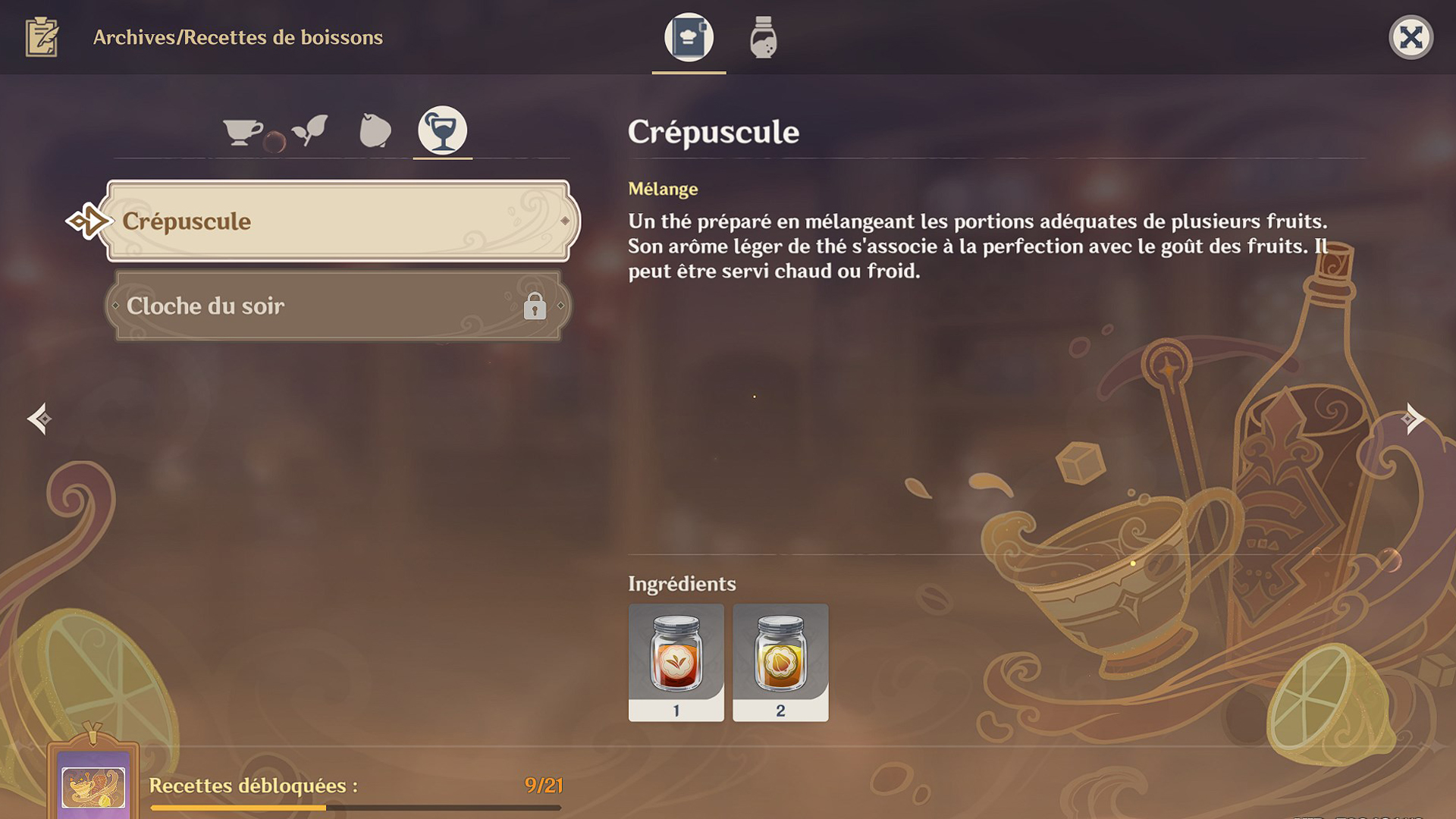Expand the next page with the right arrow
This screenshot has width=1456, height=819.
pyautogui.click(x=1414, y=418)
